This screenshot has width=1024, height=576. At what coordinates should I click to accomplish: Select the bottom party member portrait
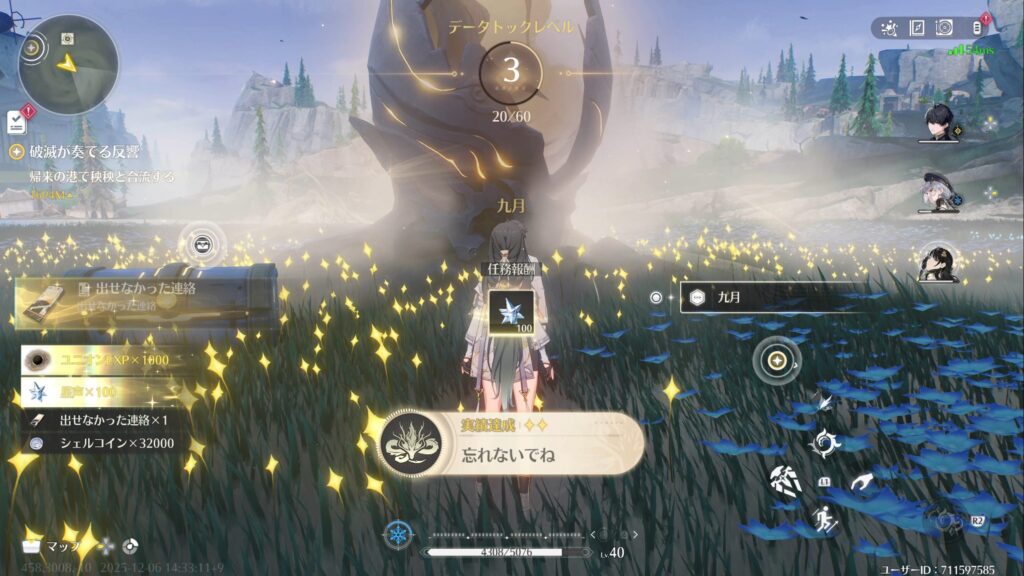click(939, 262)
